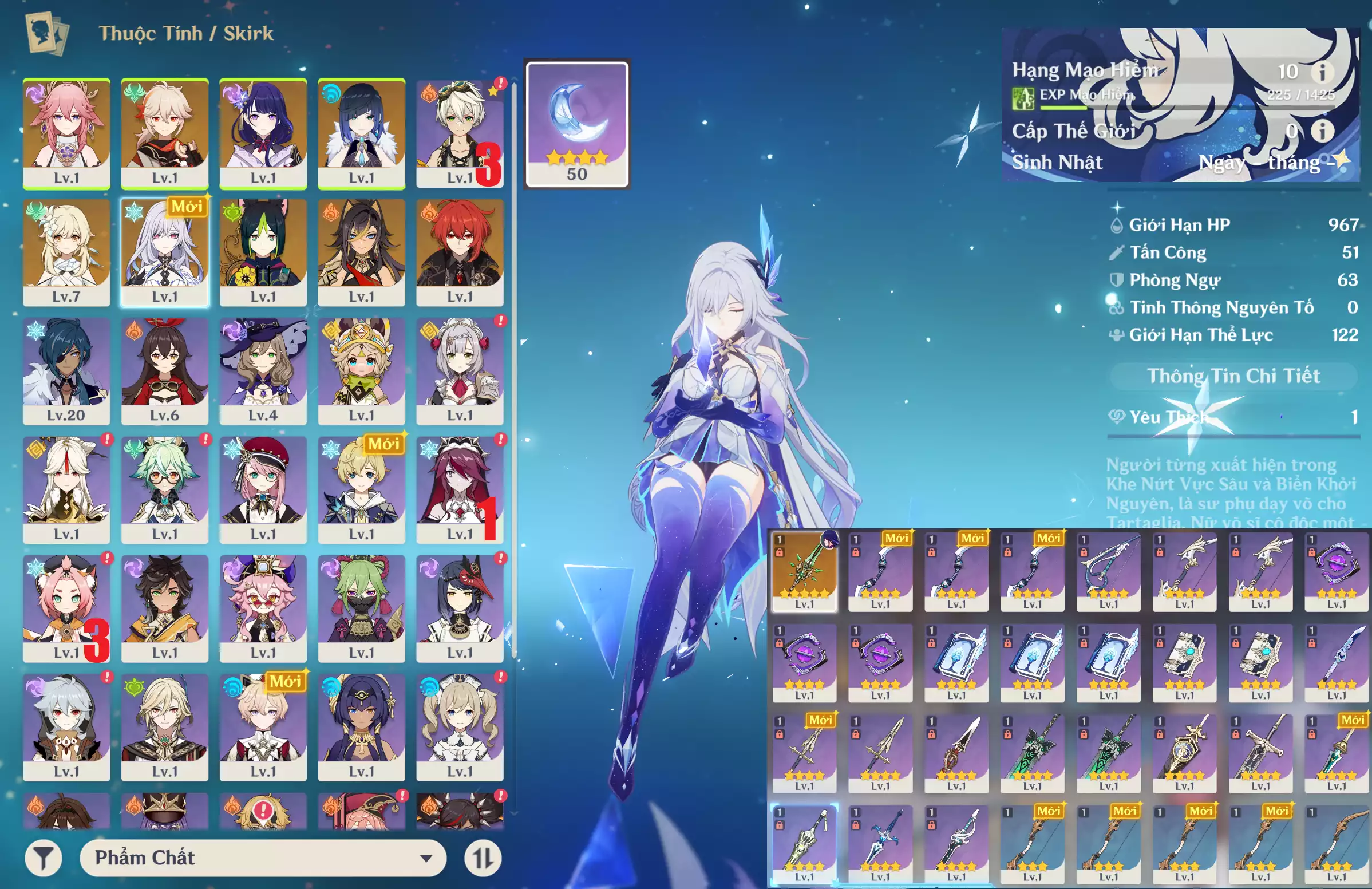This screenshot has height=889, width=1372.
Task: Show info for Hạng Mạo Hiểm
Action: click(1322, 72)
